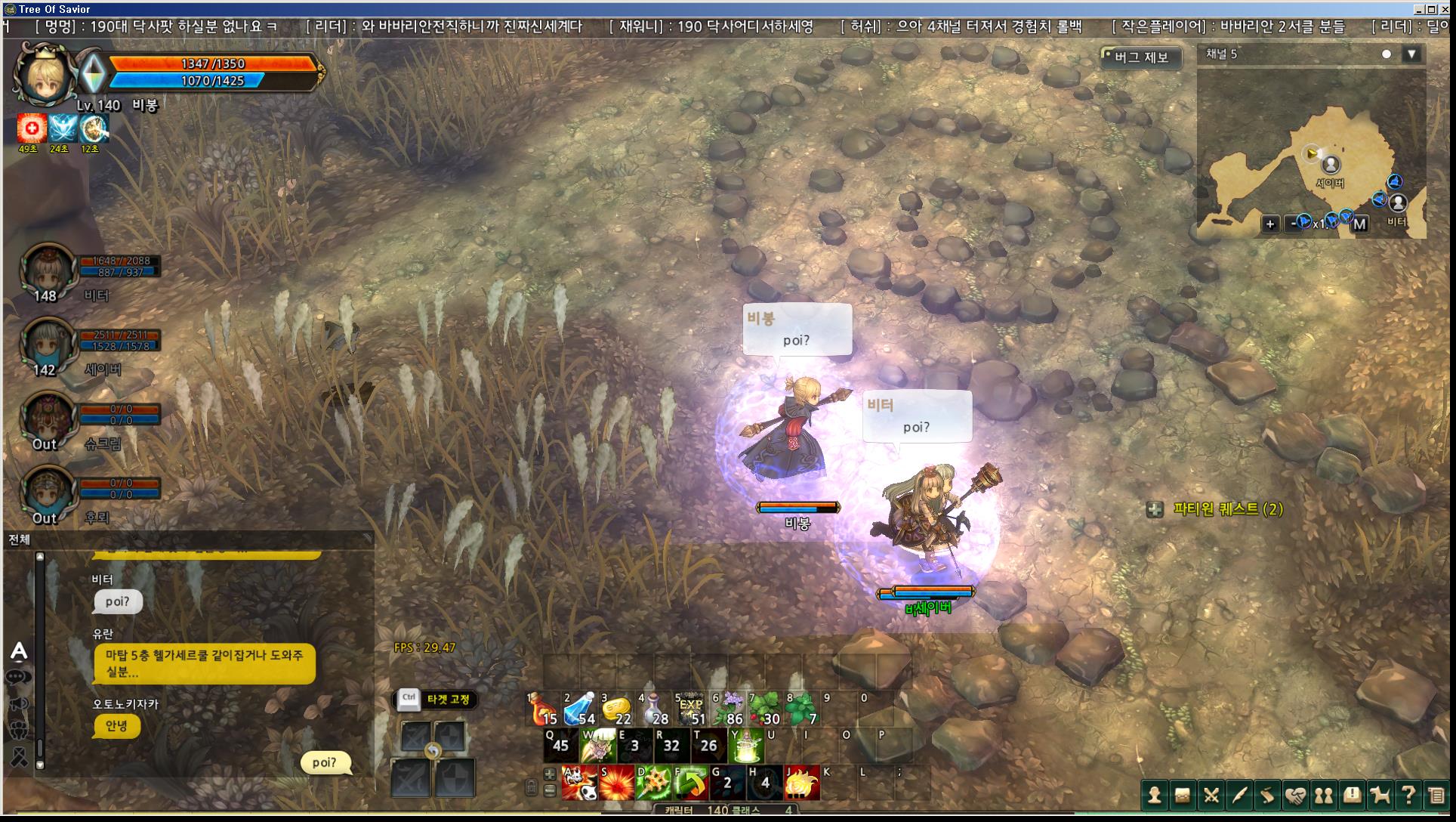The width and height of the screenshot is (1456, 822).
Task: Activate the green mace skill on D
Action: [653, 783]
